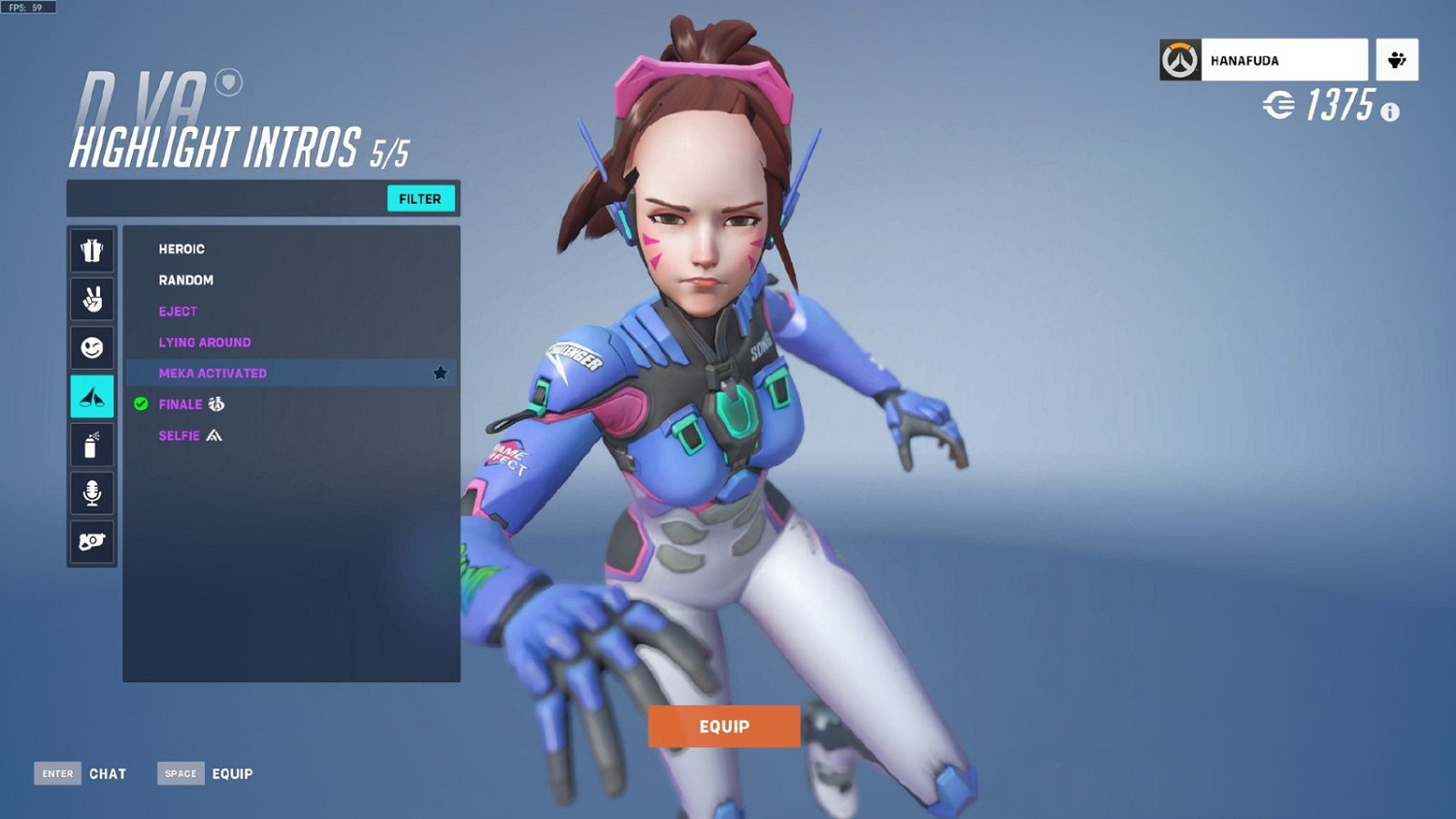Switch to the voice lines microphone tab
This screenshot has height=819, width=1456.
pos(92,494)
